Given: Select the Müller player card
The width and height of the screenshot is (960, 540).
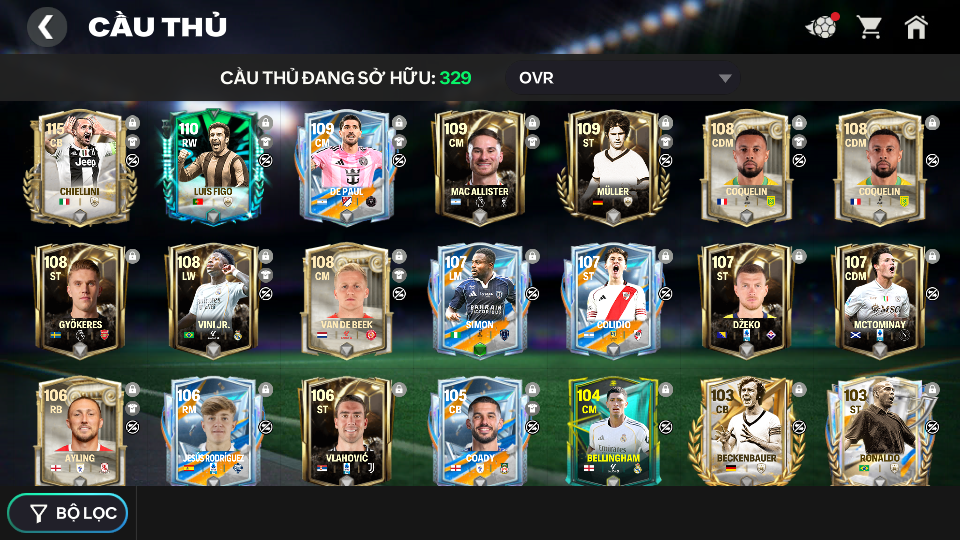Looking at the screenshot, I should tap(612, 166).
